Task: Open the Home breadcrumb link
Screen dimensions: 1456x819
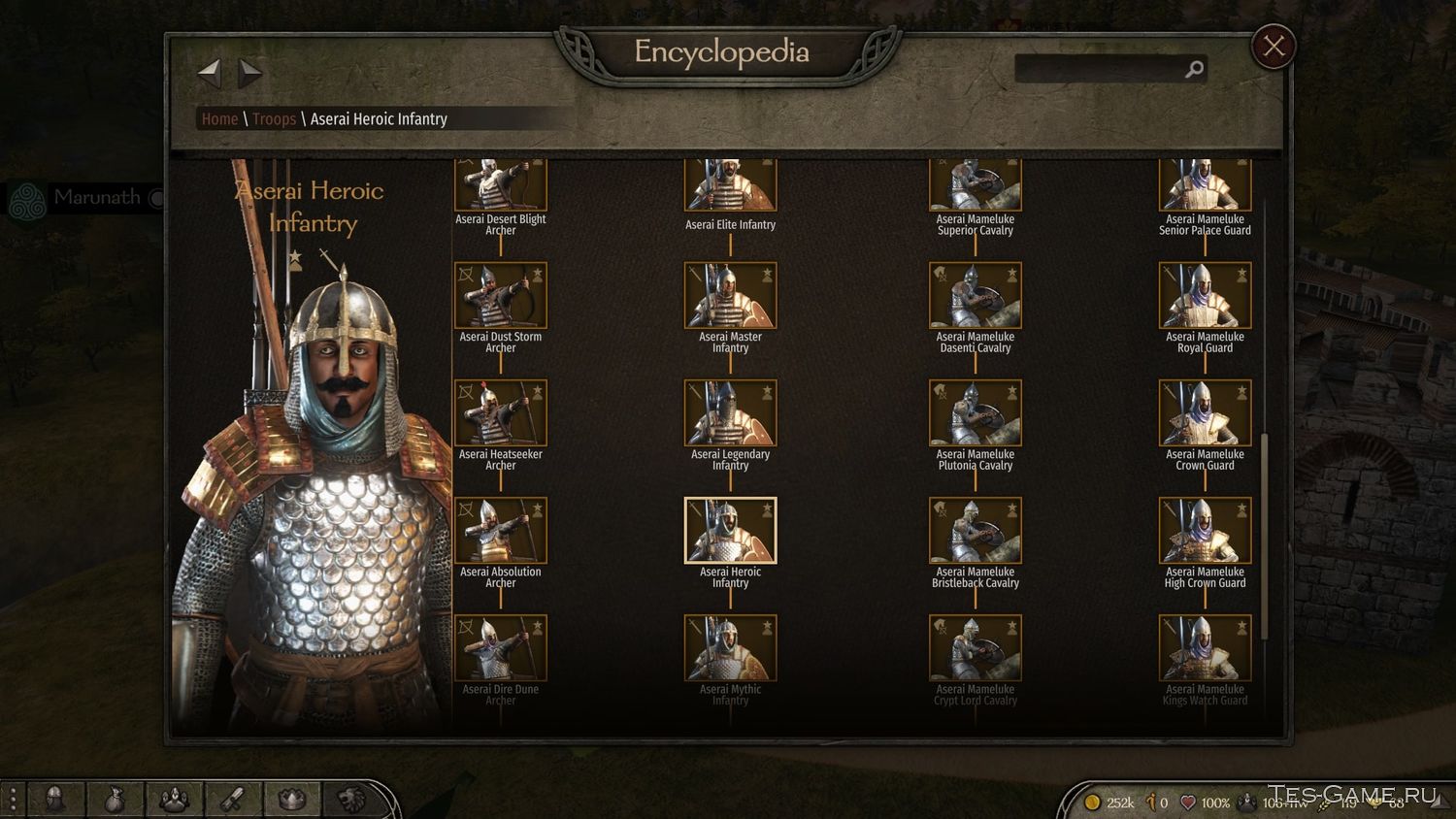Action: 219,119
